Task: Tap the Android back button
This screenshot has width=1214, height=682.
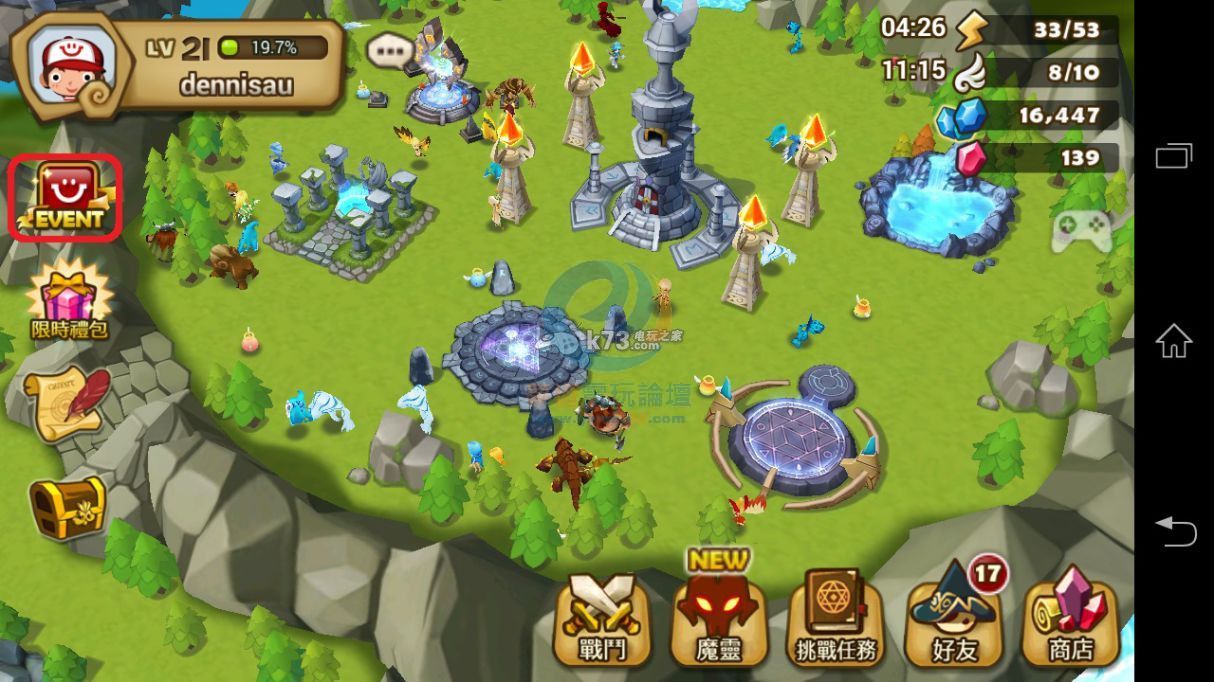Action: pos(1174,530)
